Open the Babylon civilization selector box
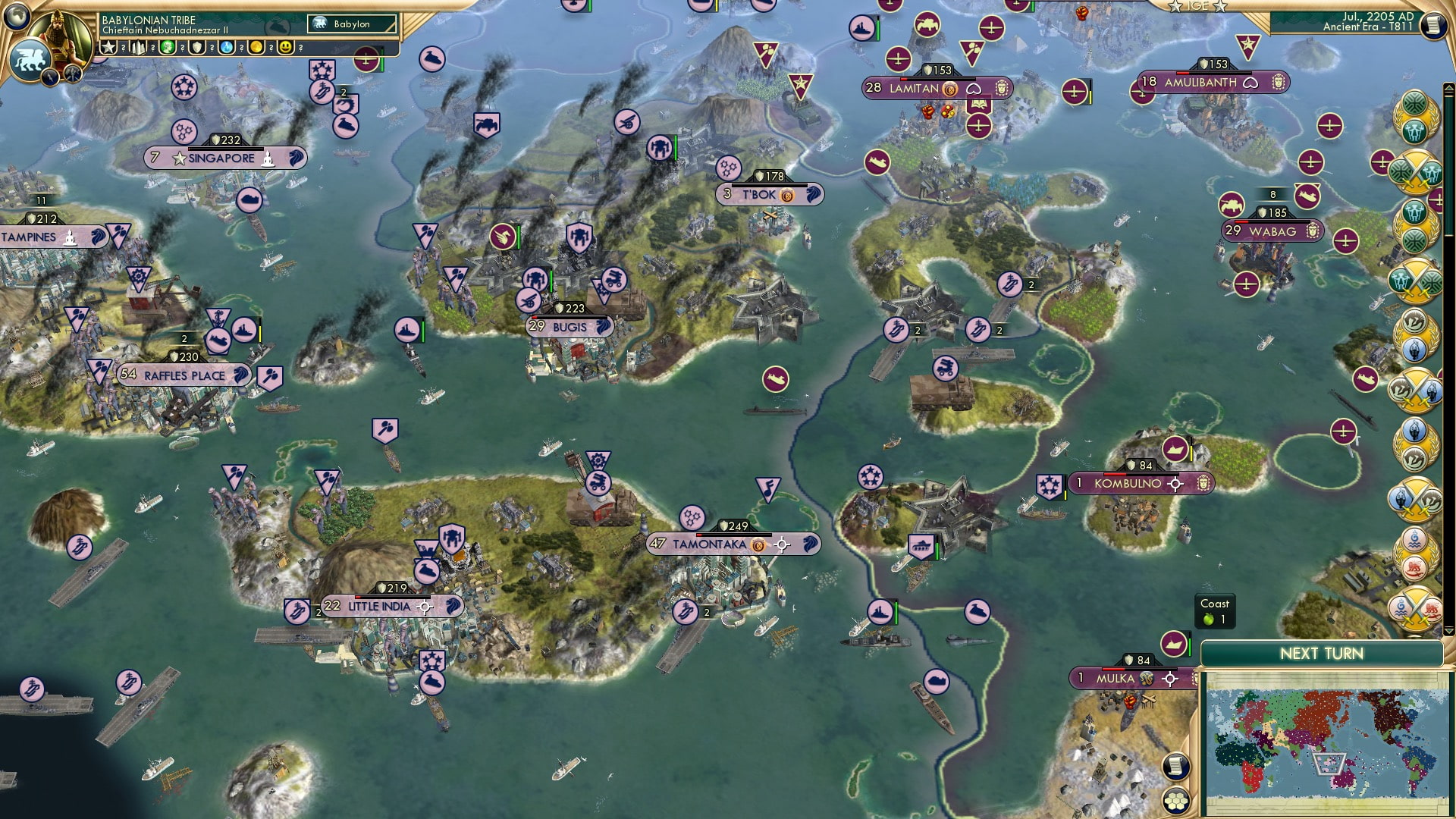Image resolution: width=1456 pixels, height=819 pixels. point(350,24)
